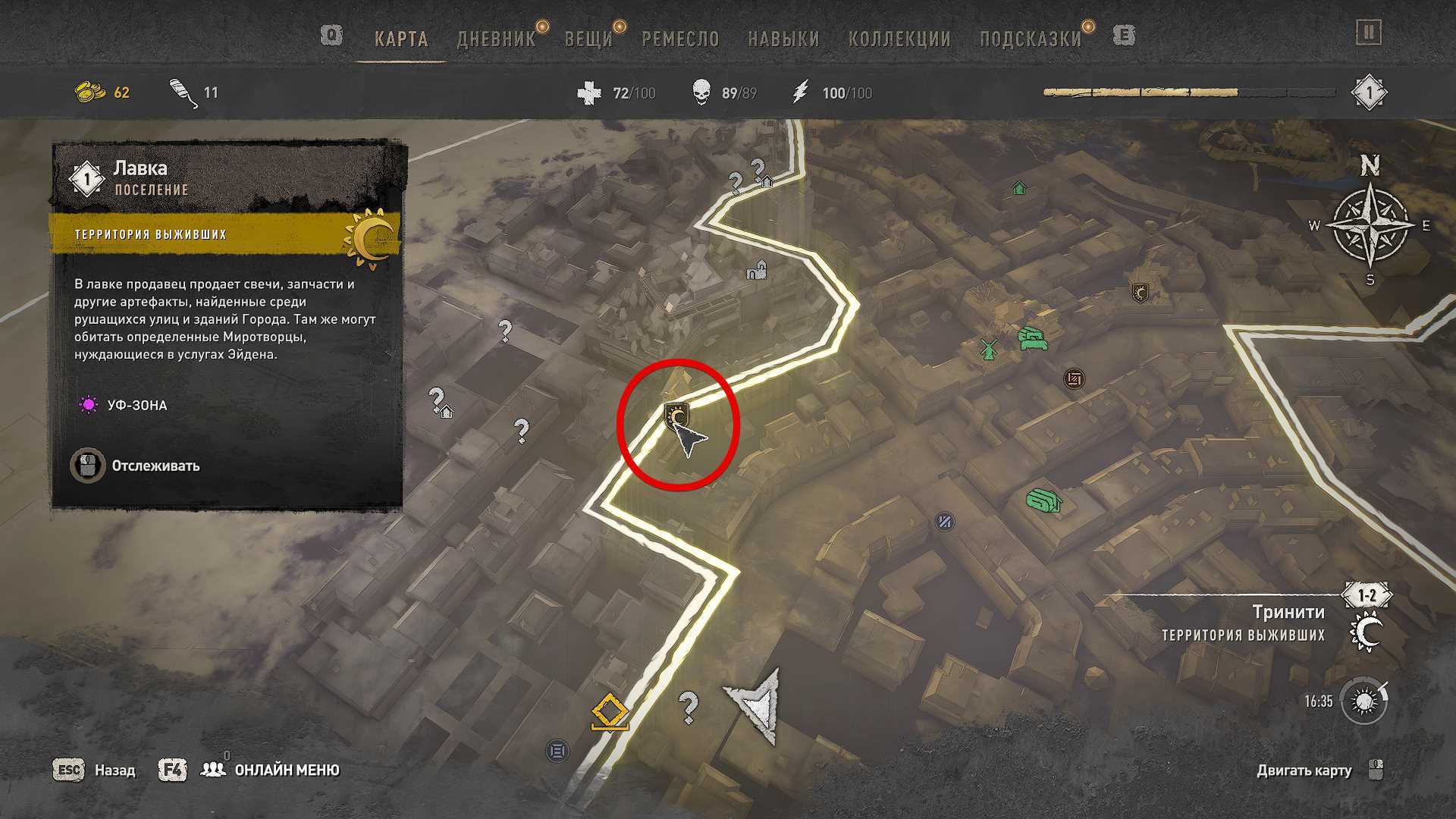This screenshot has height=819, width=1456.
Task: Show the Коллекции tab
Action: click(x=899, y=39)
